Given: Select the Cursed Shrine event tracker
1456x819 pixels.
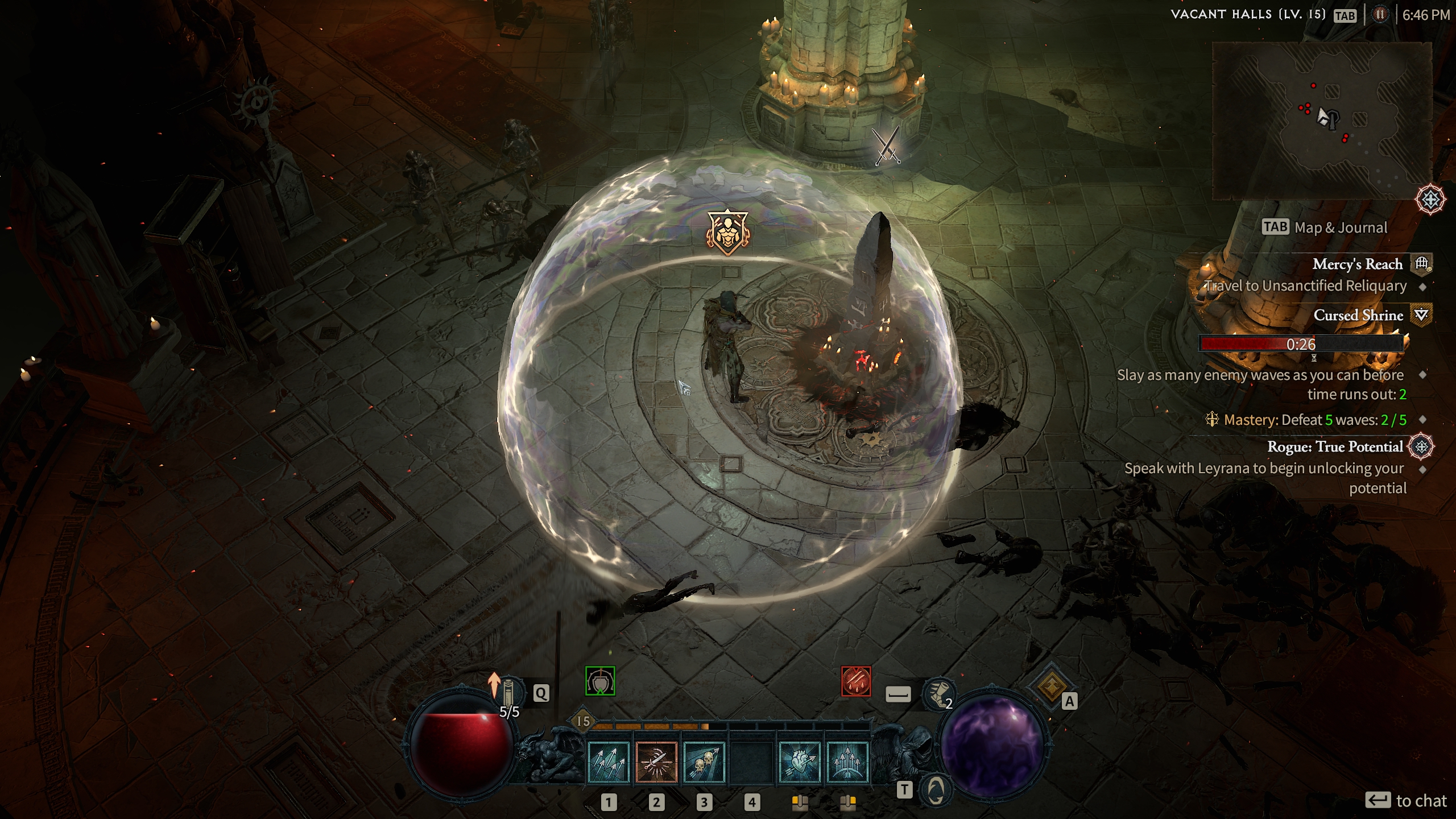Looking at the screenshot, I should pyautogui.click(x=1358, y=316).
